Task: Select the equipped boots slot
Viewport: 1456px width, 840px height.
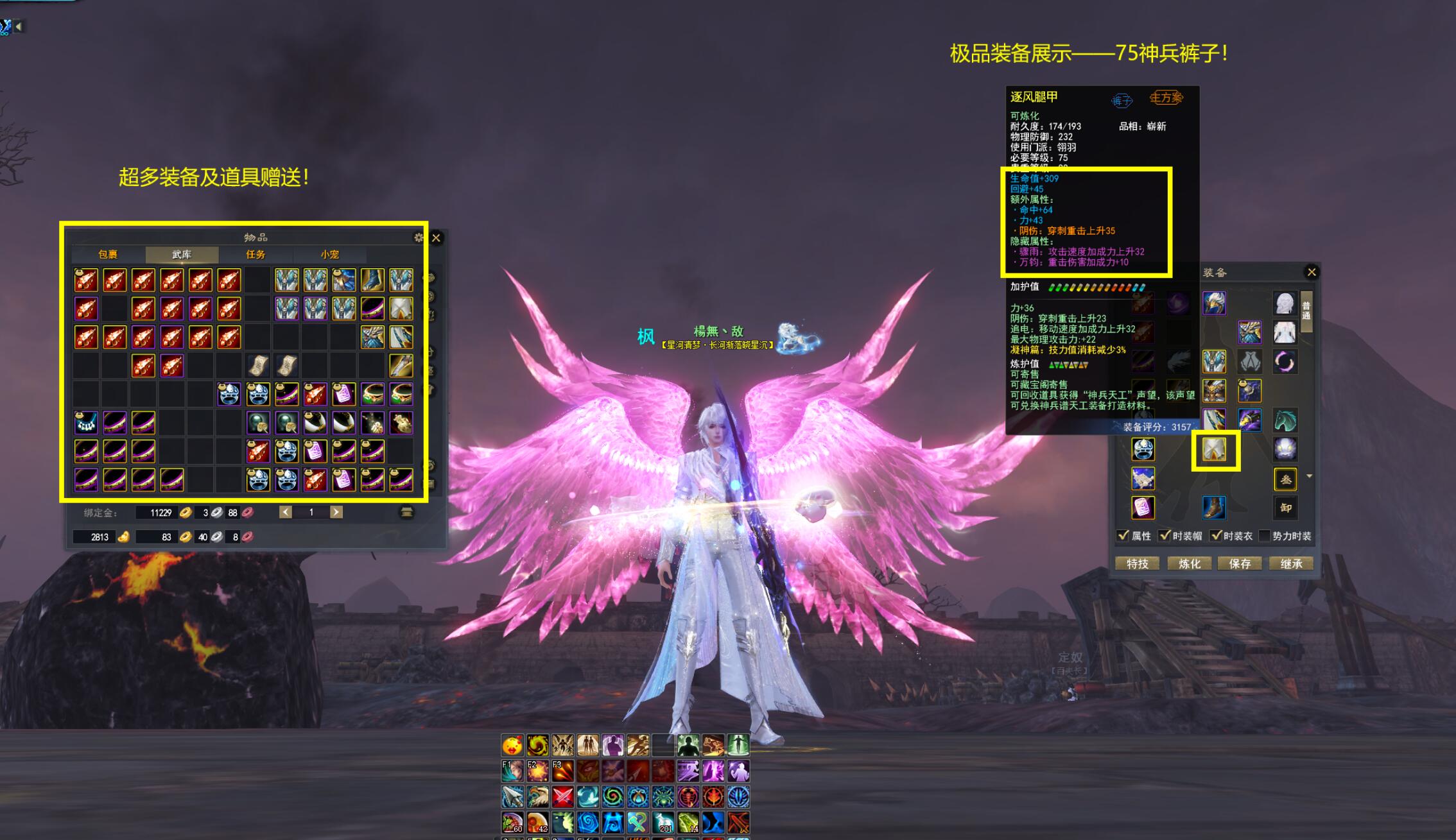Action: [x=1214, y=508]
